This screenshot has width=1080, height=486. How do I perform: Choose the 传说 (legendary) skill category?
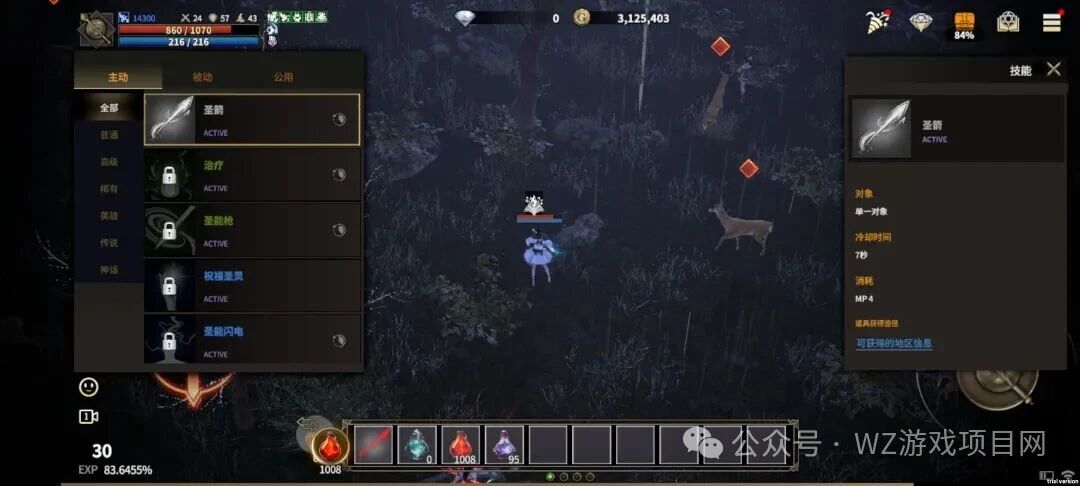point(109,243)
